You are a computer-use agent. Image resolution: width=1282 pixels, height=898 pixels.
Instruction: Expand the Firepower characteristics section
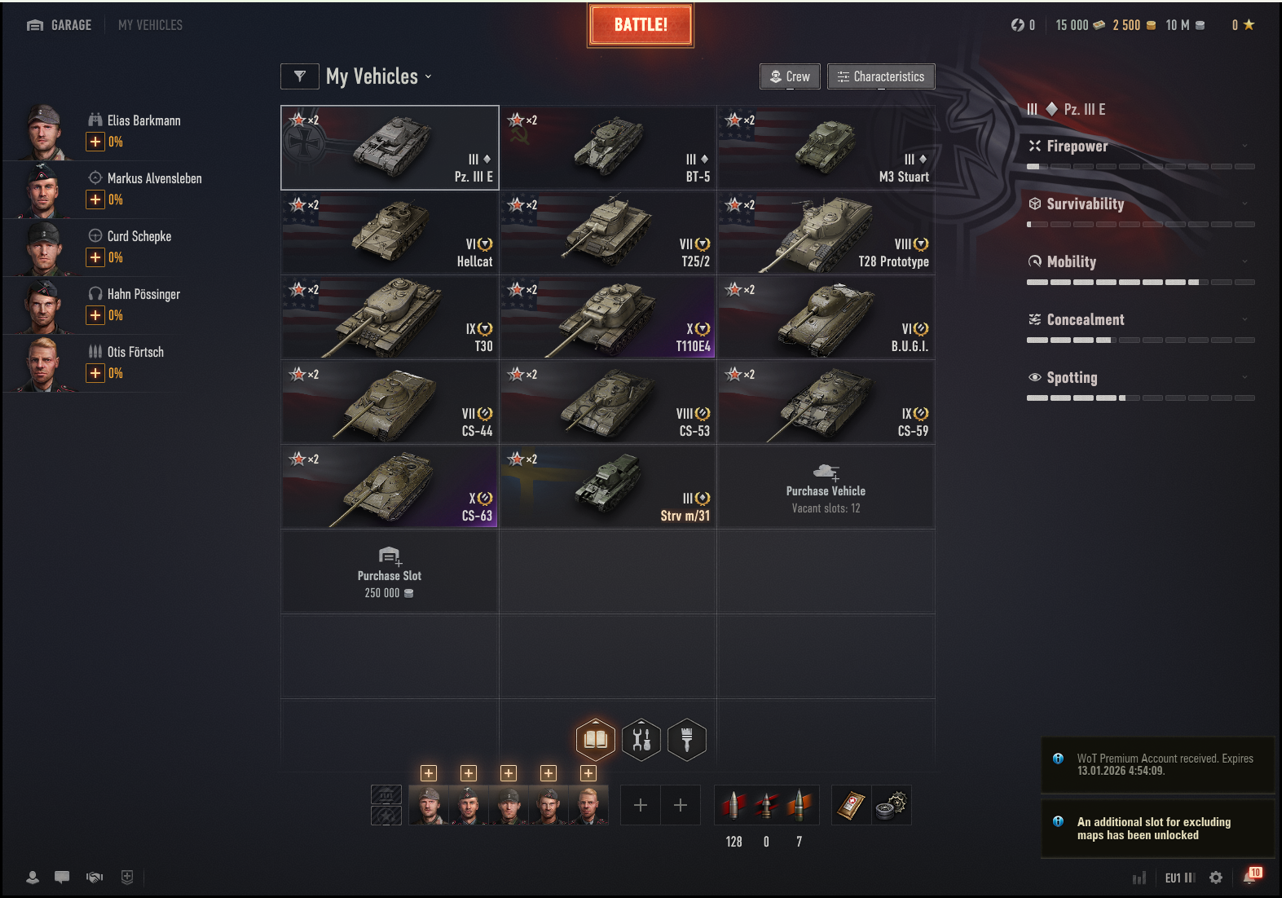pyautogui.click(x=1140, y=146)
